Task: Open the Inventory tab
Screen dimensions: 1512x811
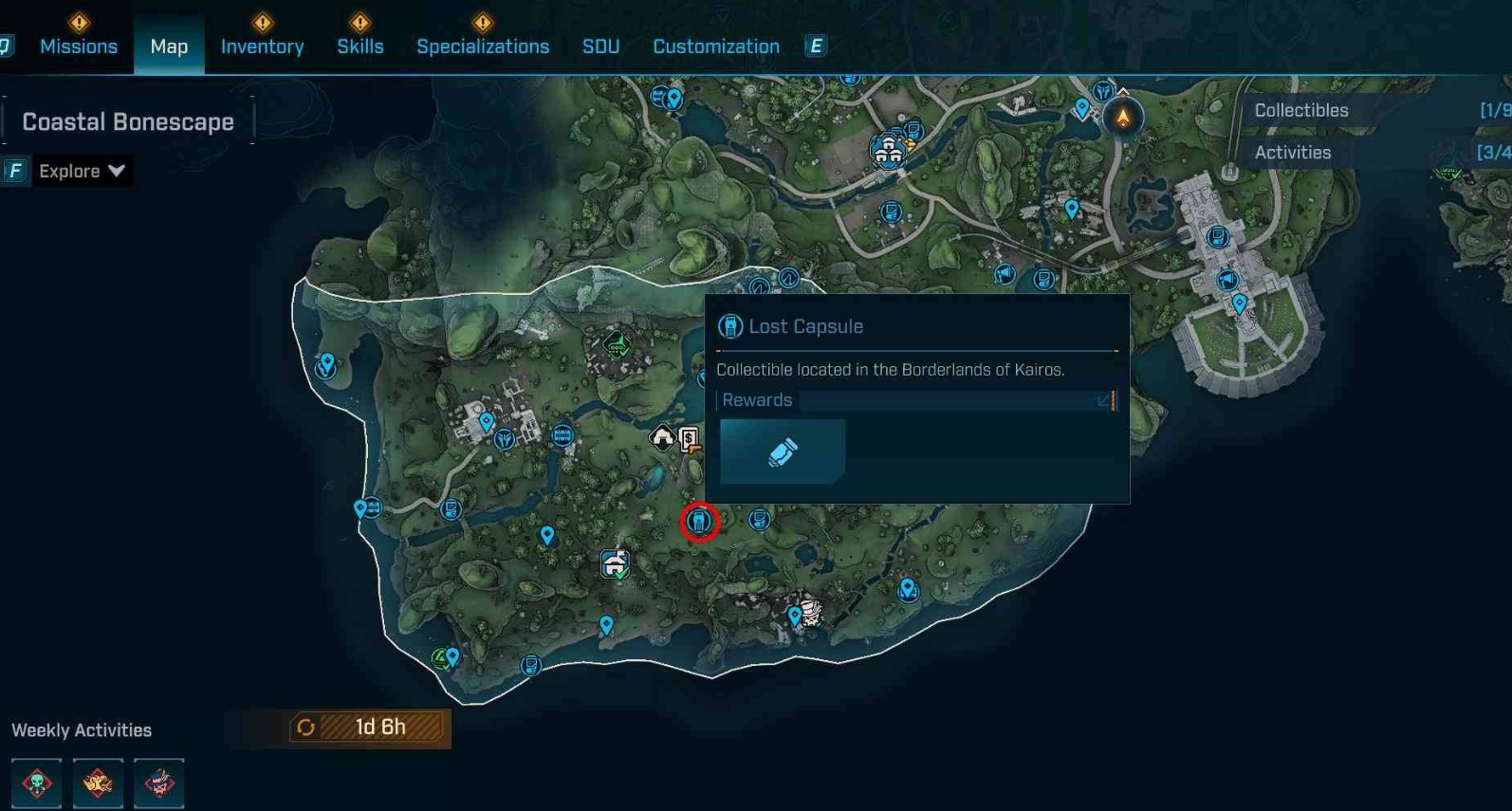Action: pyautogui.click(x=262, y=46)
